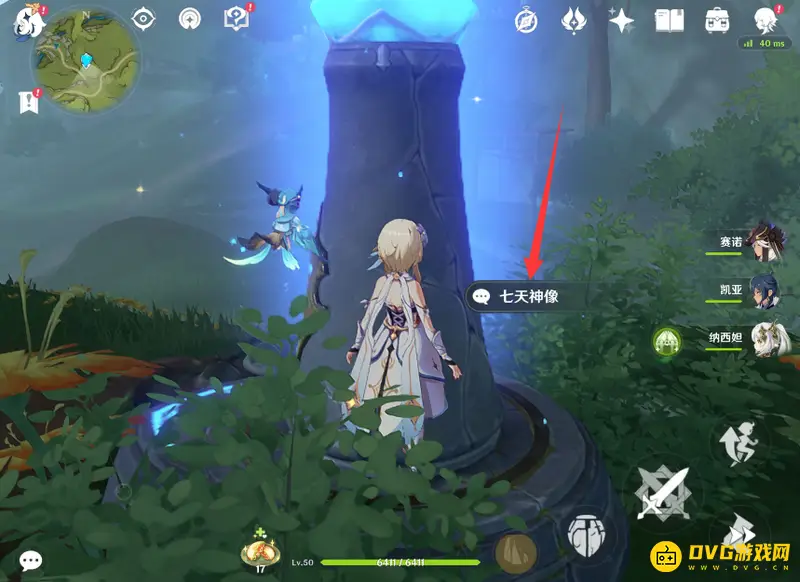Interact with the 七天神像 prompt
The width and height of the screenshot is (800, 582).
[528, 296]
